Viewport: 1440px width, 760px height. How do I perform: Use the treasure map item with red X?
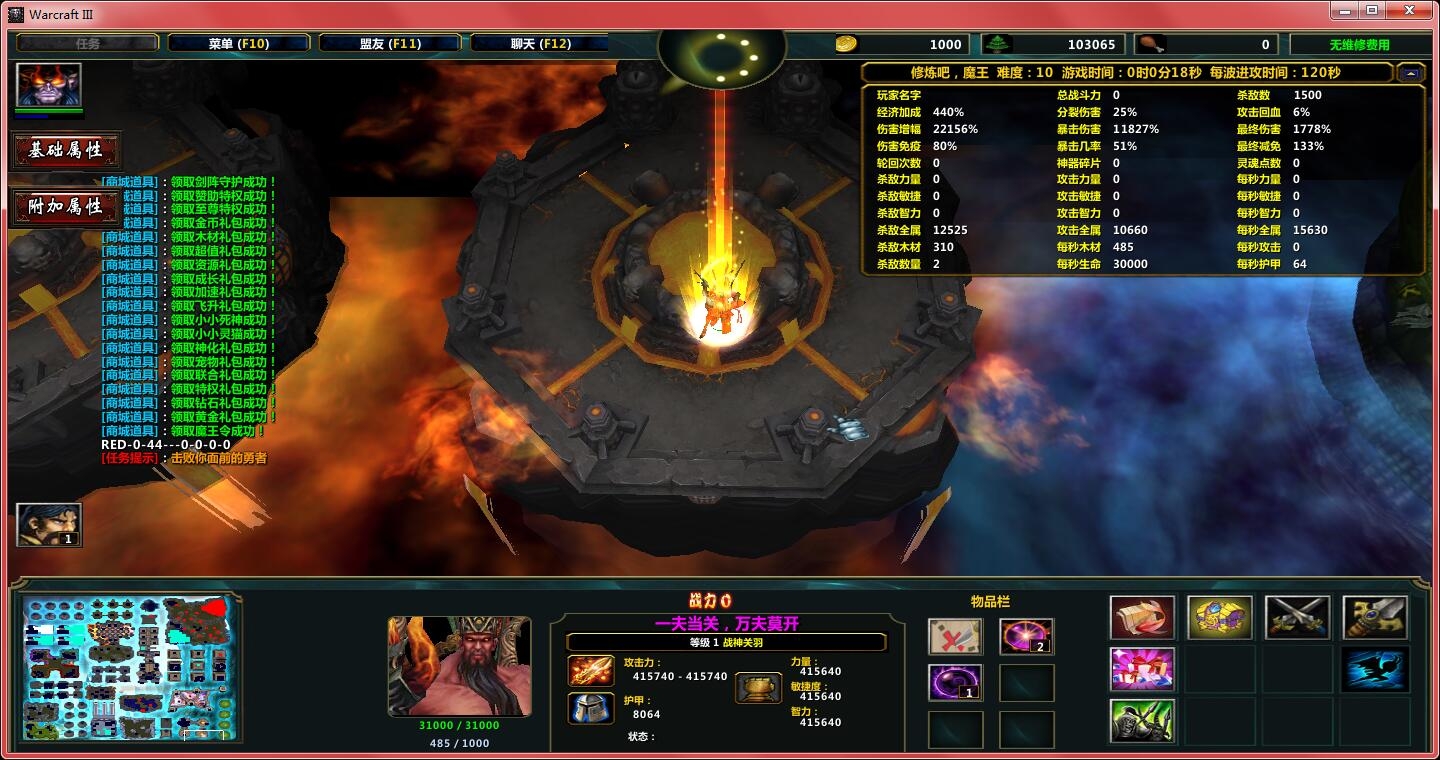[x=955, y=637]
